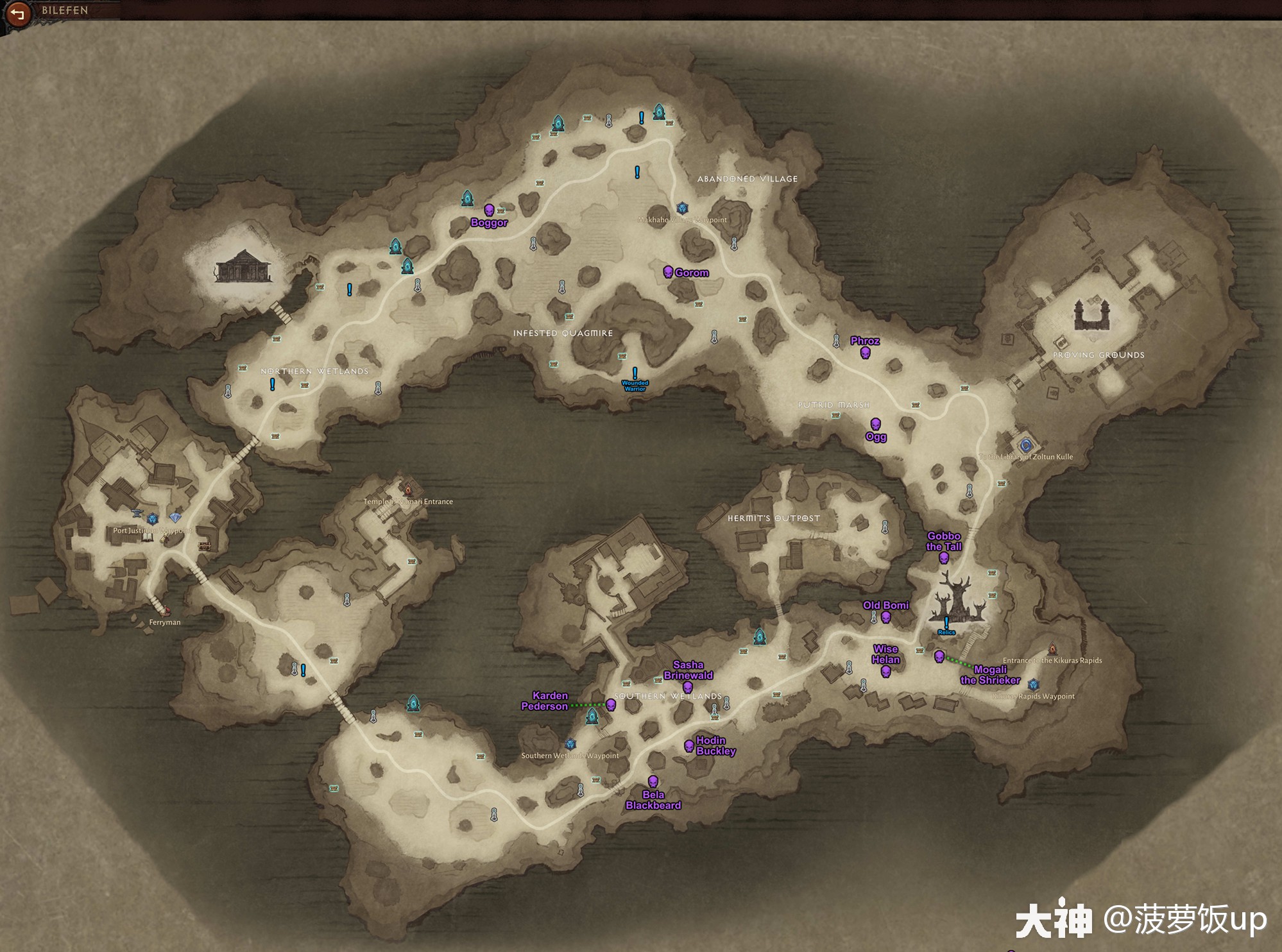Select Wise Helan's skull marker
This screenshot has width=1282, height=952.
pos(885,672)
